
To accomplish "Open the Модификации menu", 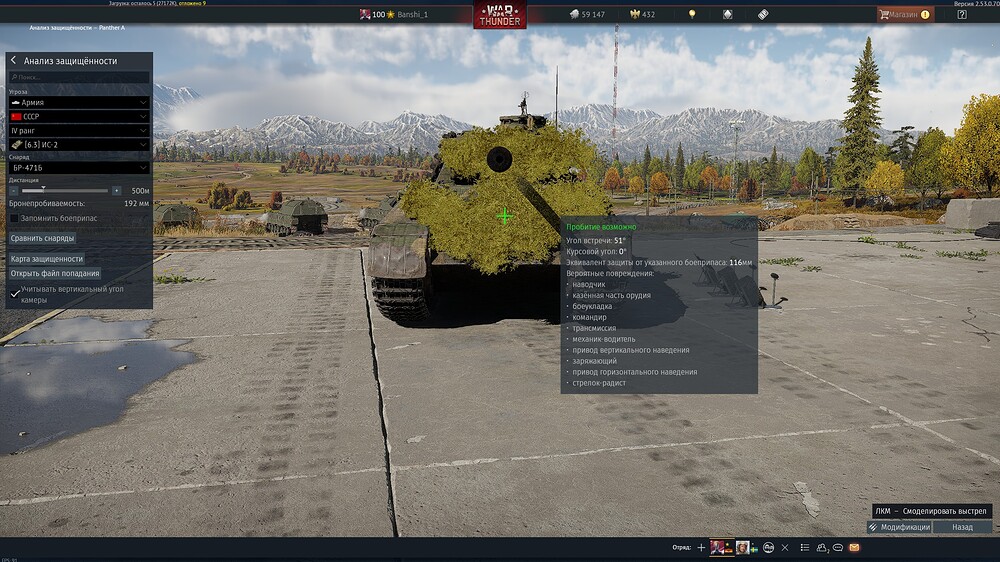I will point(899,527).
